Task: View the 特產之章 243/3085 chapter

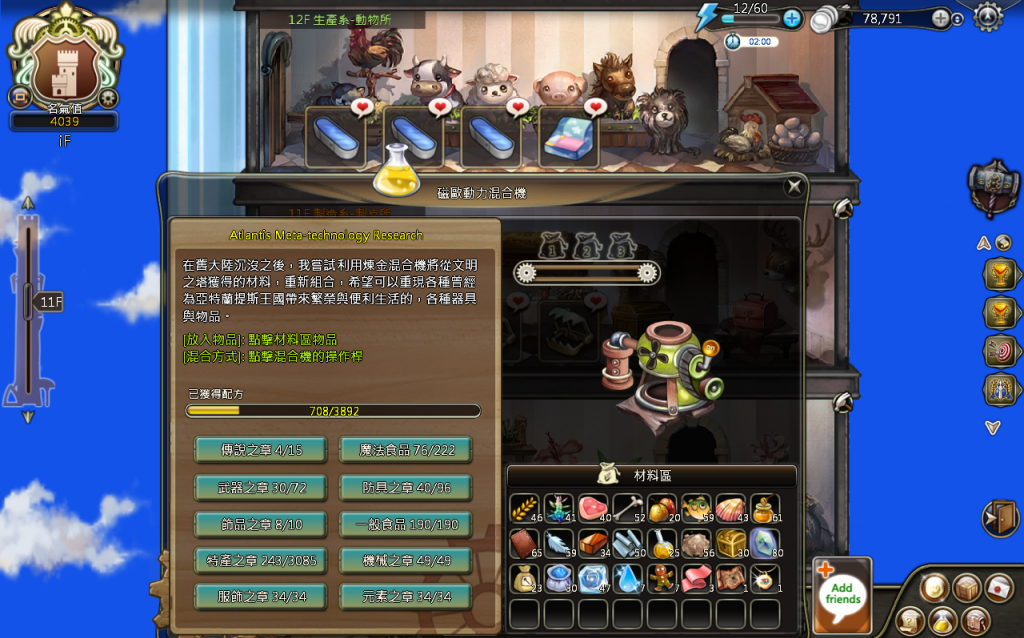Action: [x=260, y=560]
